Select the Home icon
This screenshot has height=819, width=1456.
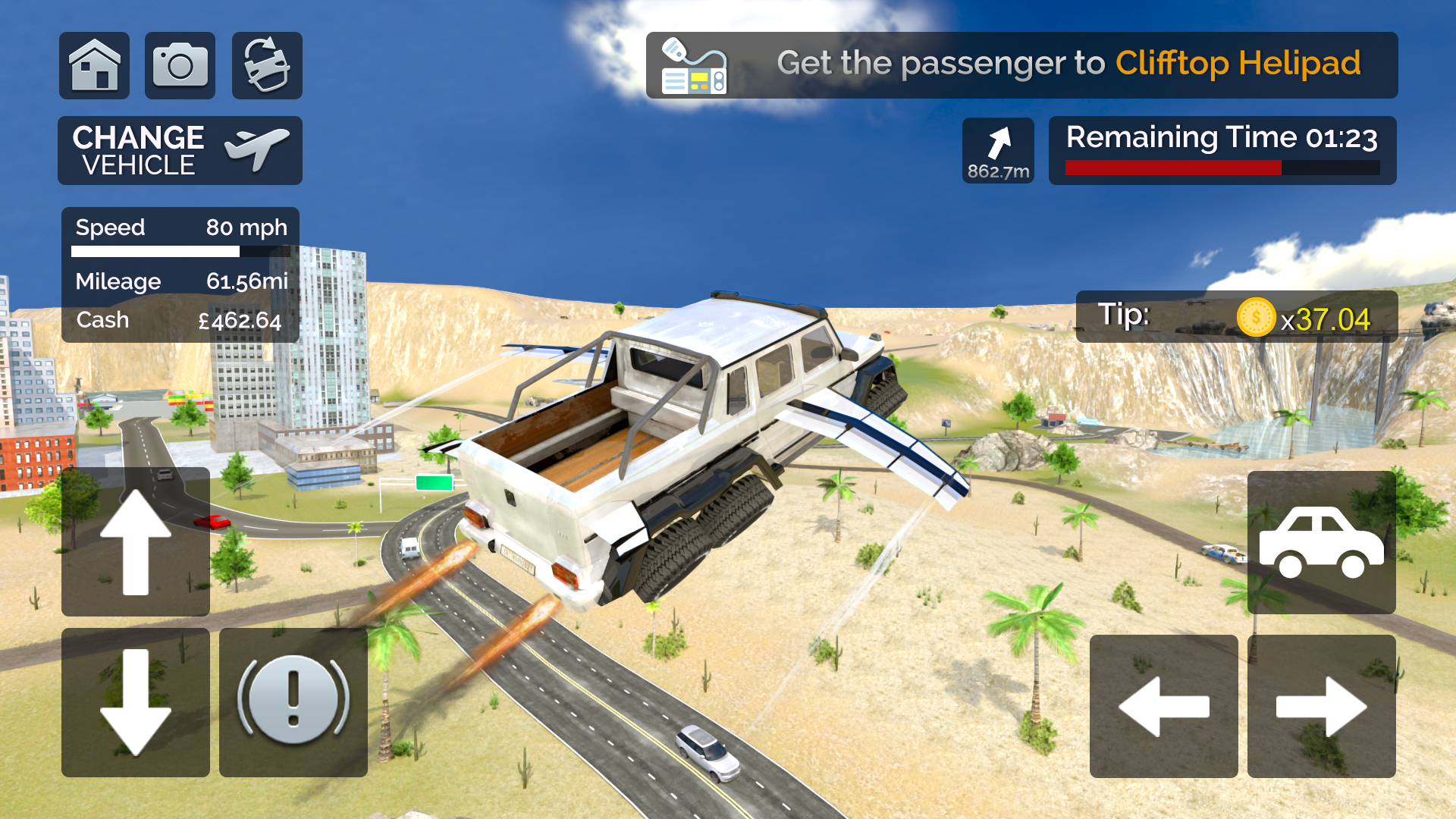[94, 65]
